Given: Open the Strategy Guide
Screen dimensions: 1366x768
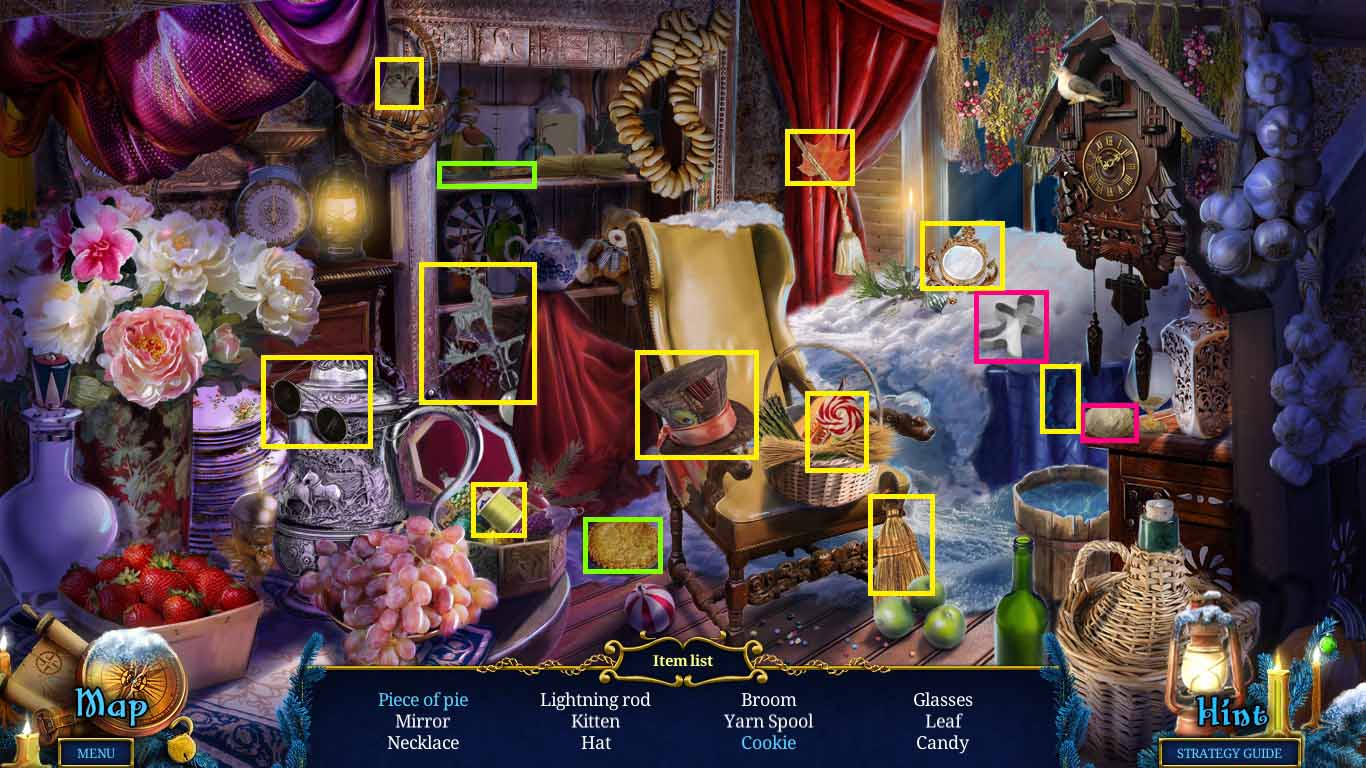Looking at the screenshot, I should tap(1229, 753).
